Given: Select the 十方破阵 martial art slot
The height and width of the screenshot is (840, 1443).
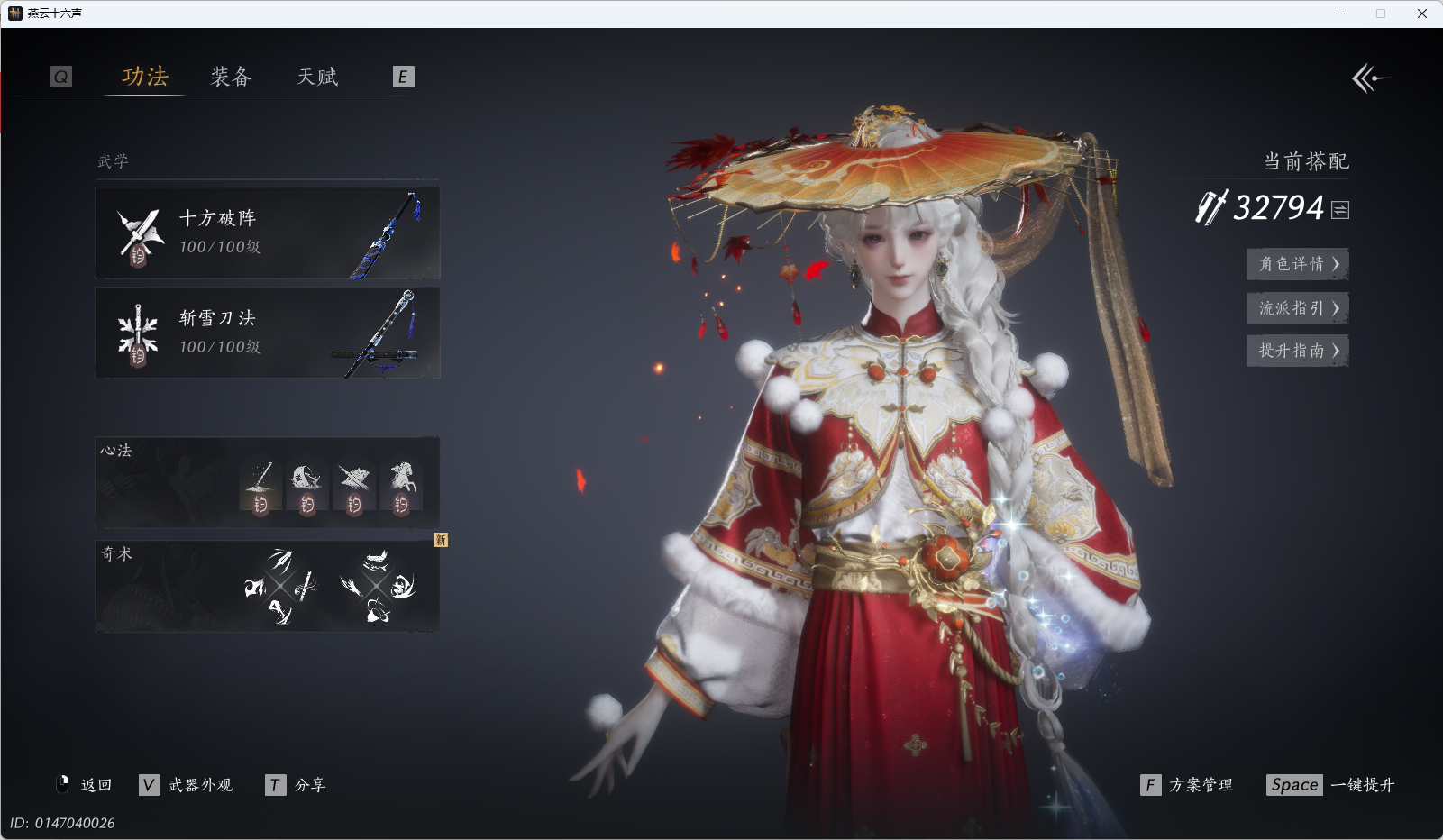Looking at the screenshot, I should [x=268, y=233].
